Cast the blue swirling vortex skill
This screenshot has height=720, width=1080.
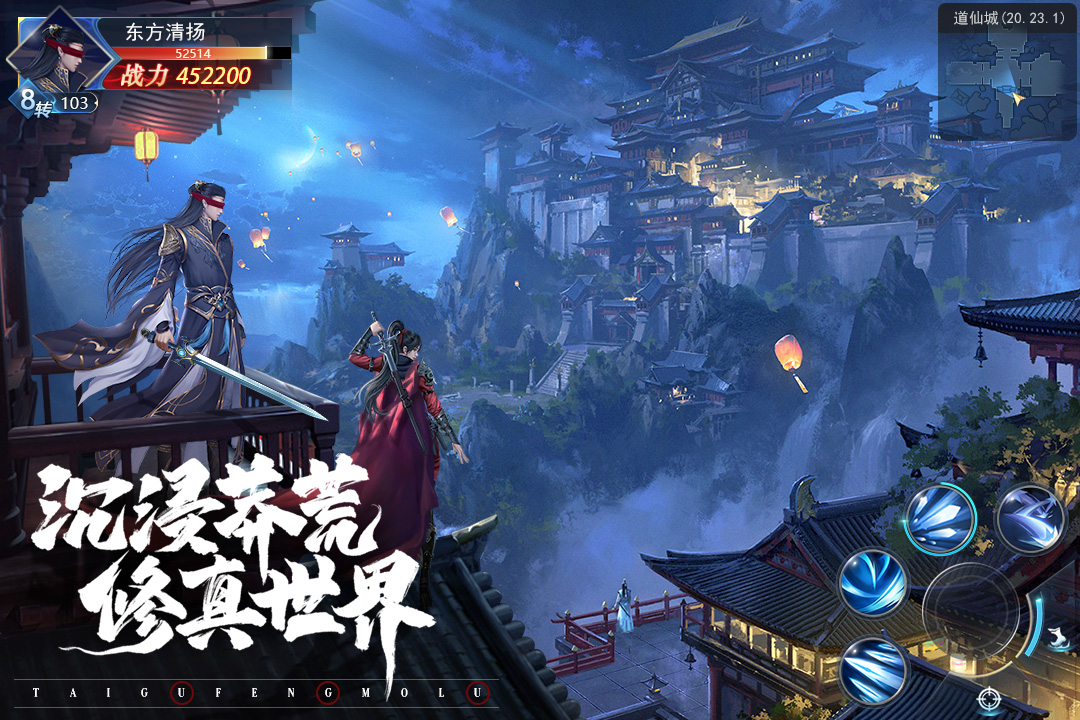point(873,582)
